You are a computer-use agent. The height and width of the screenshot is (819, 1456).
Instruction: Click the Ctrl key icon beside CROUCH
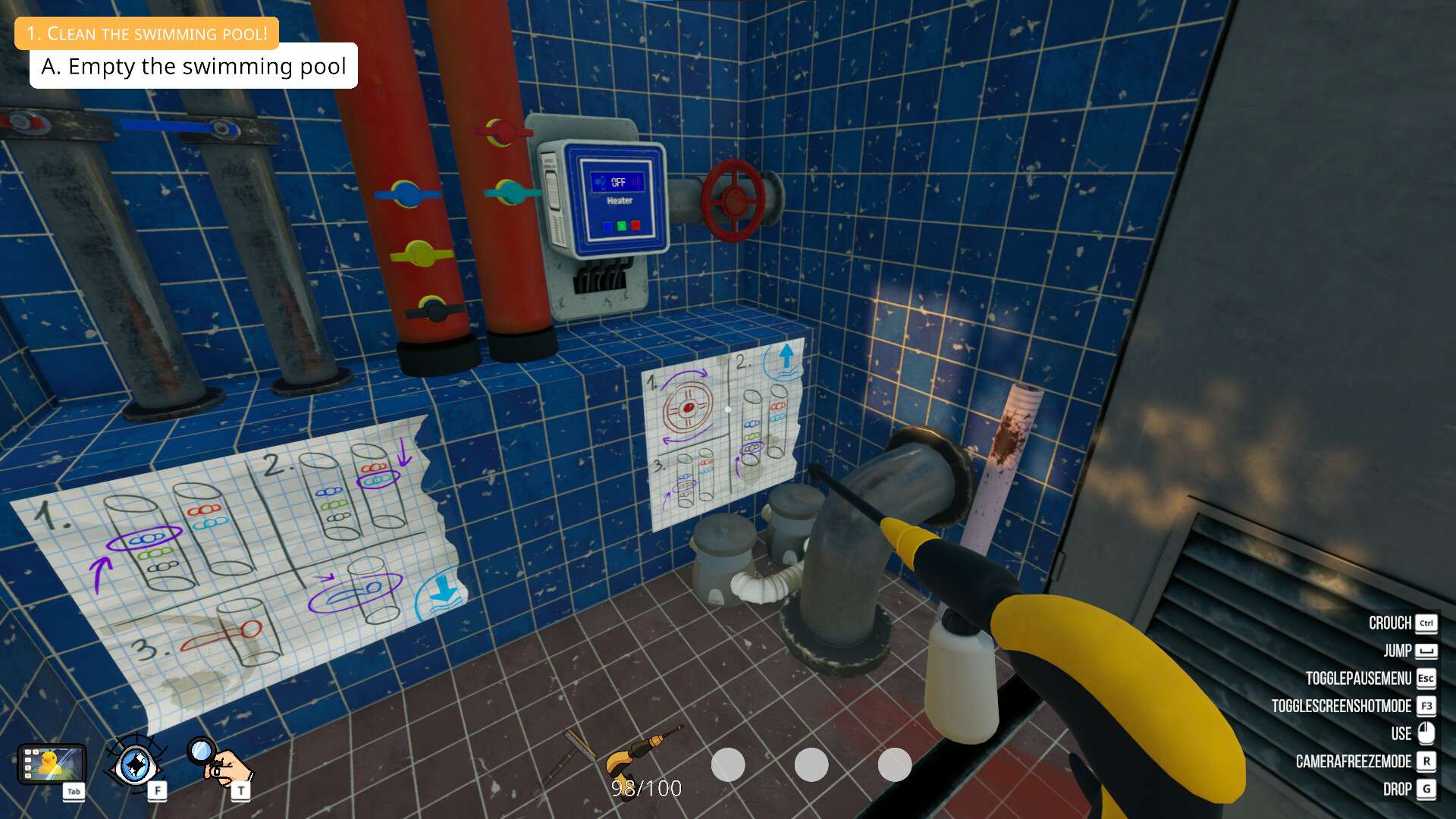coord(1426,623)
